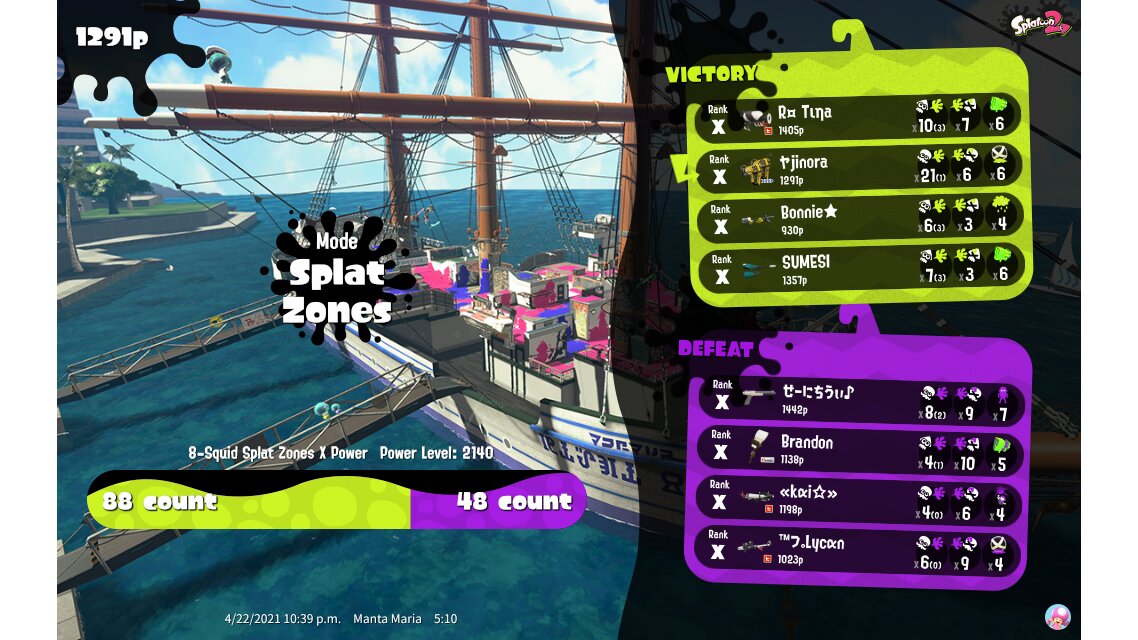Click the pink character avatar icon
Screen dimensions: 1138x640
coord(1058,616)
